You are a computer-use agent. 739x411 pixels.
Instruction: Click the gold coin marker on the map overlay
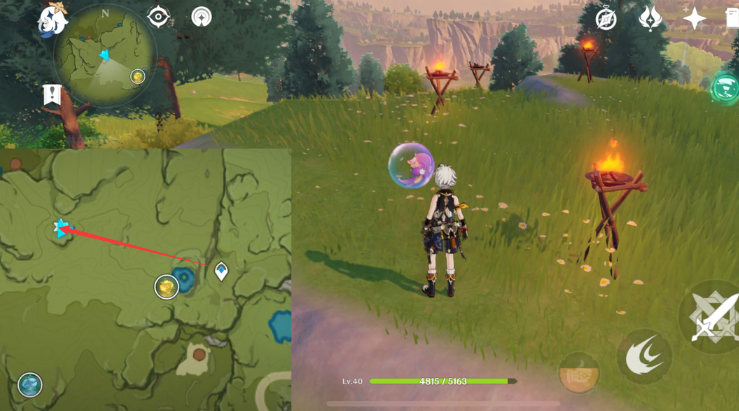pos(166,288)
